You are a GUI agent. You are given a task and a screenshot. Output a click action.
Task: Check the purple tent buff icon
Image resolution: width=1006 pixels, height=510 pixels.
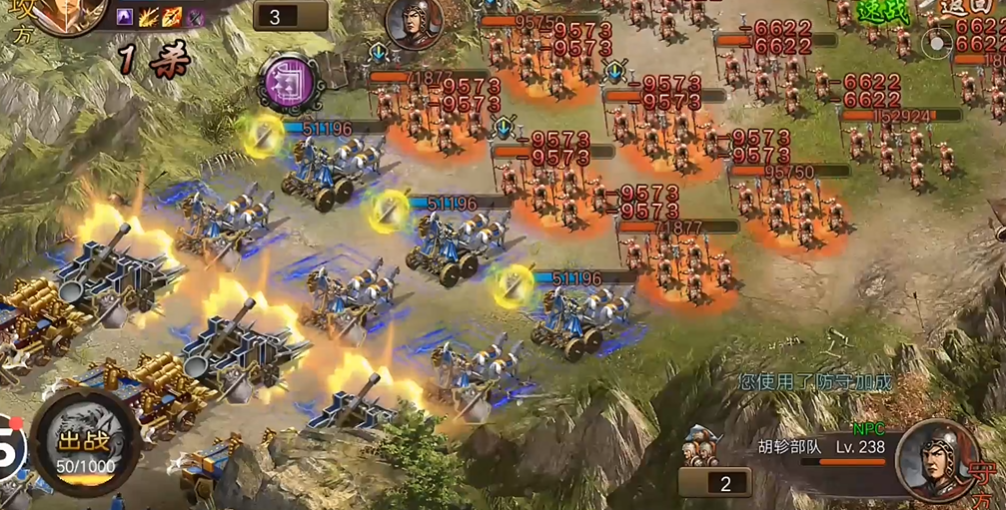[125, 16]
